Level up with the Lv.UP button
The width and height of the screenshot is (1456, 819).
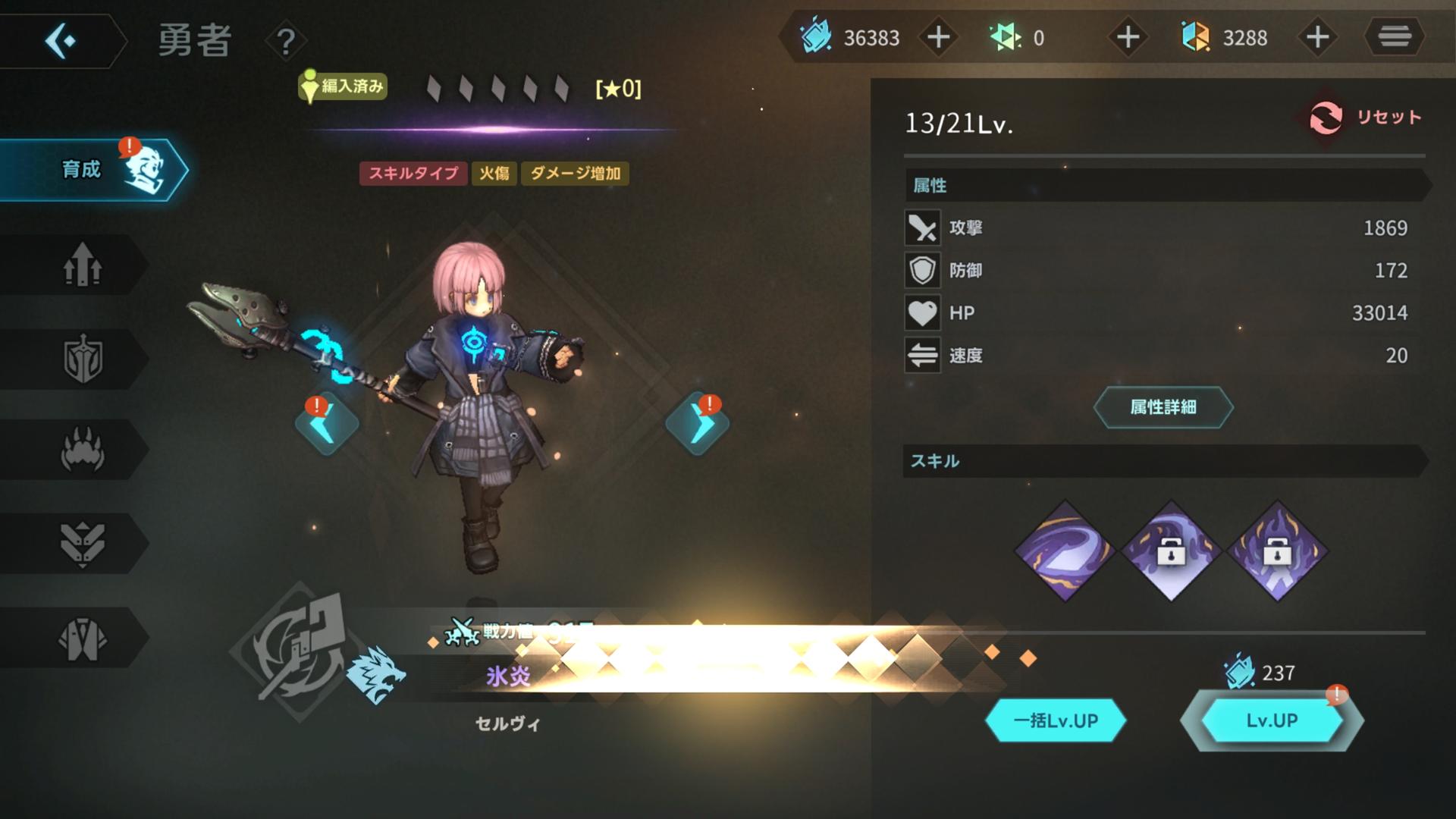(1272, 720)
